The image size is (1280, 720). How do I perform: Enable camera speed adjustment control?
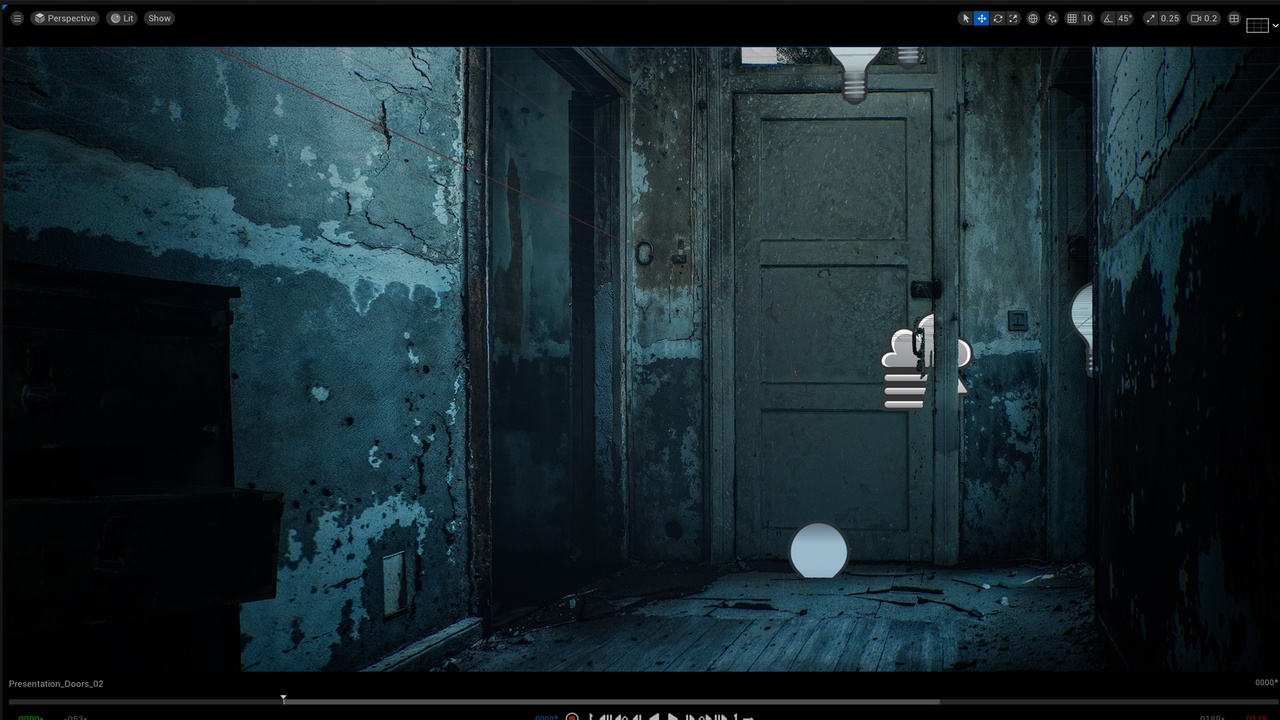1197,18
